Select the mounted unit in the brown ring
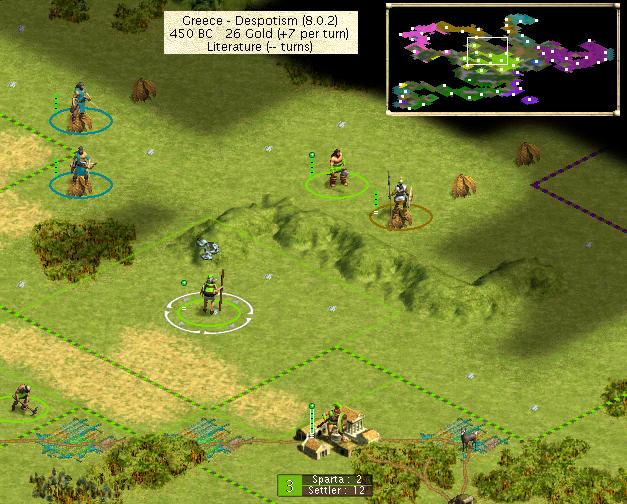The image size is (627, 504). tap(400, 205)
